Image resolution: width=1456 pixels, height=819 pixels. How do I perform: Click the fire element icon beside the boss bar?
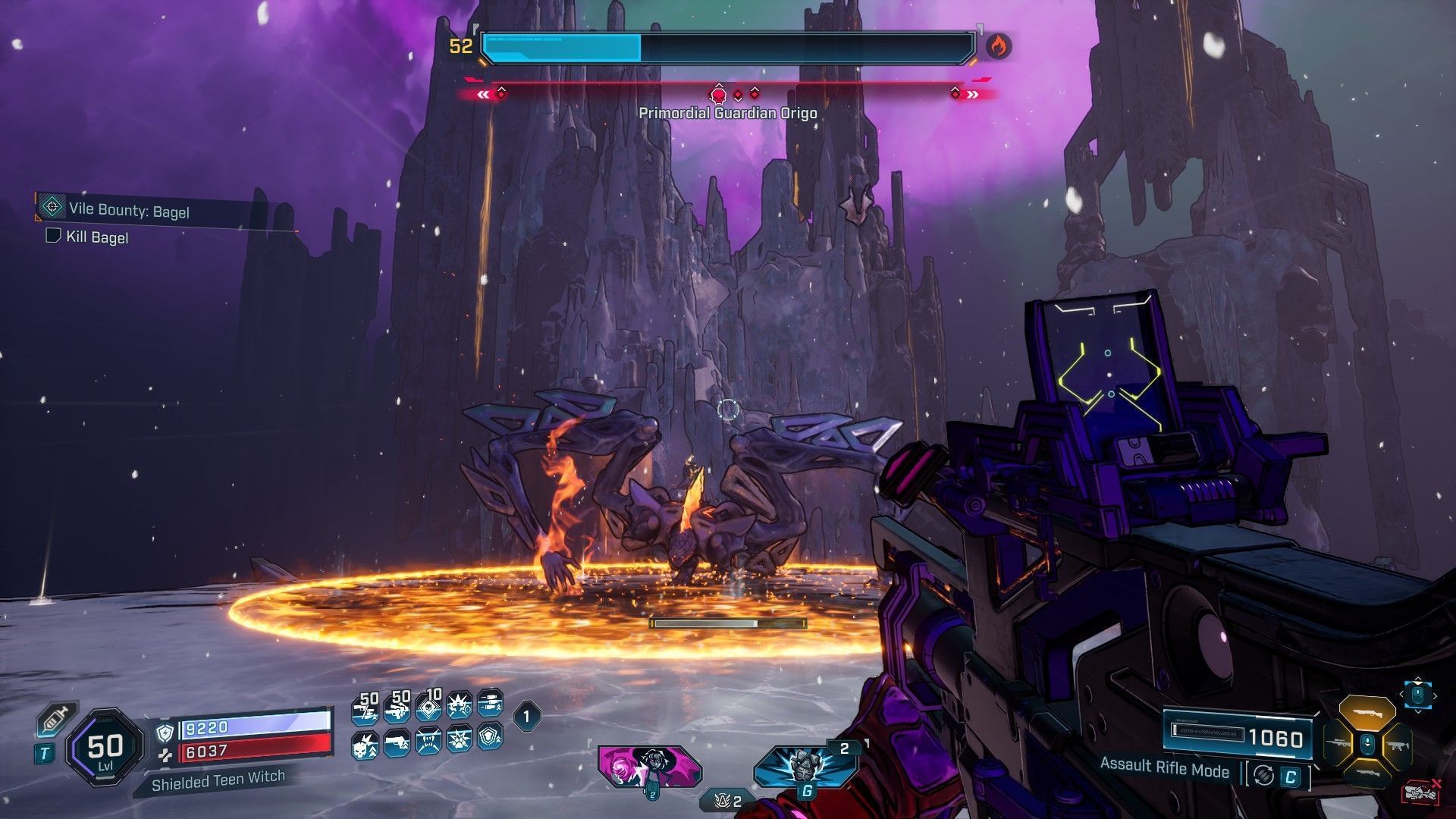998,47
